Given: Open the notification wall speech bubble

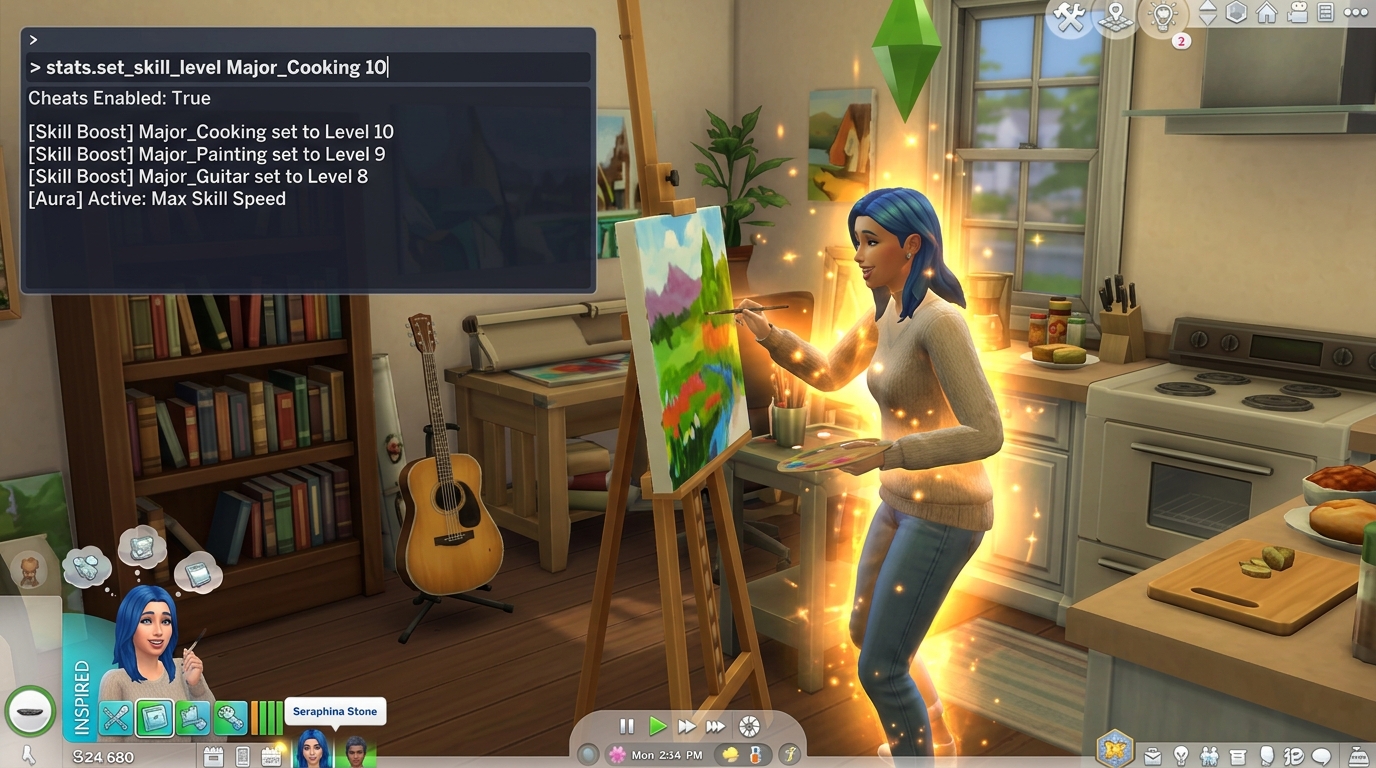Looking at the screenshot, I should 1322,757.
